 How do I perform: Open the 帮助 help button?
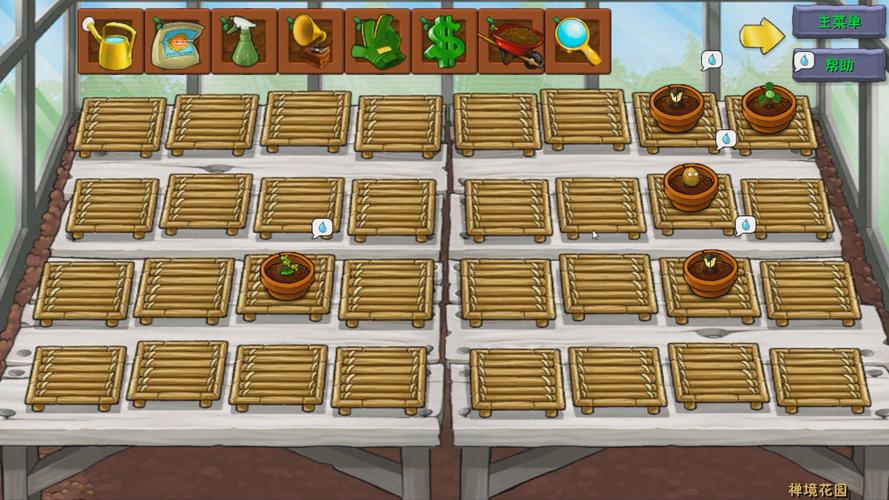838,65
